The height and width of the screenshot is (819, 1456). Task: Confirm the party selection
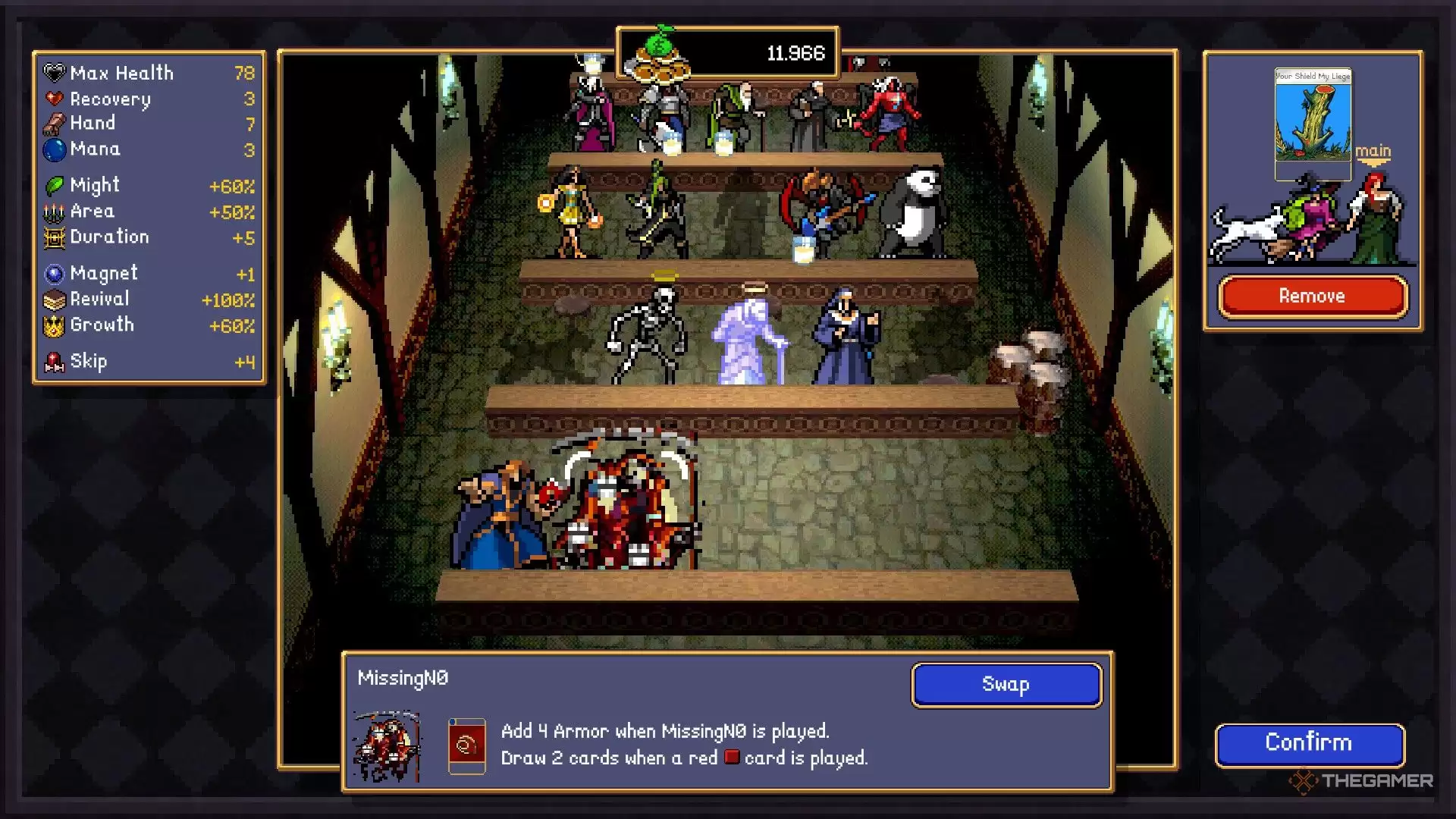tap(1309, 743)
